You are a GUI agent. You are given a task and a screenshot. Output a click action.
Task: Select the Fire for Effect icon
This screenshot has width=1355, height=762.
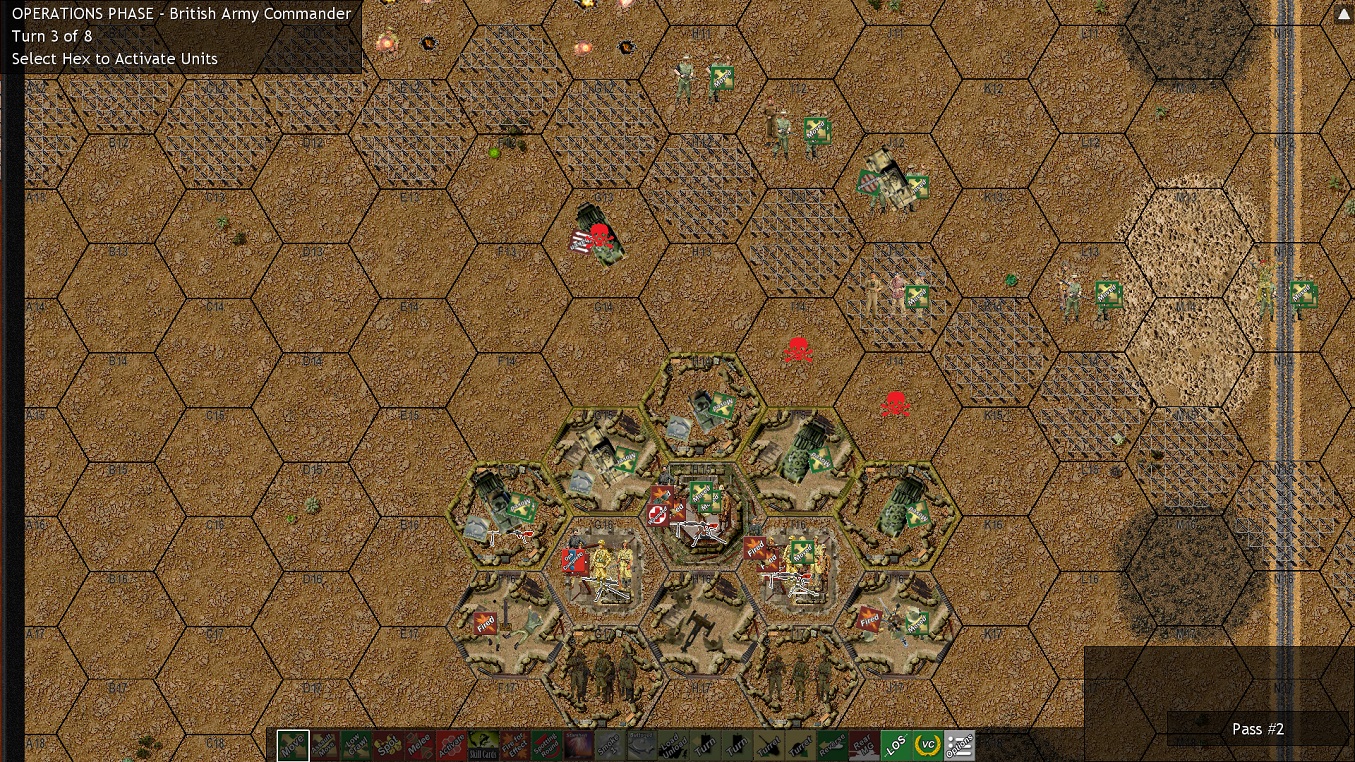coord(513,744)
